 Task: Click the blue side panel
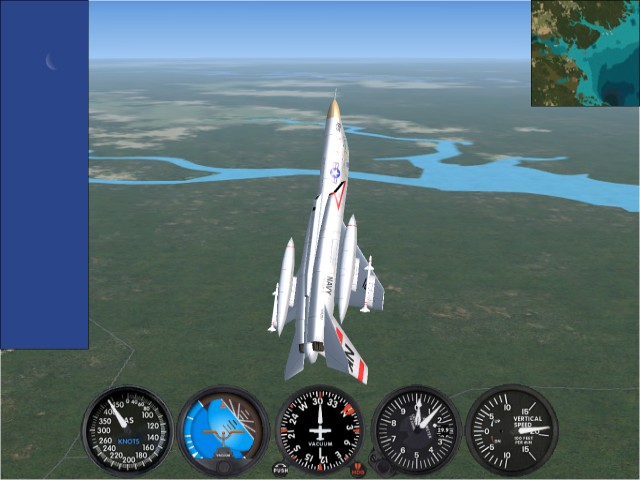click(44, 175)
